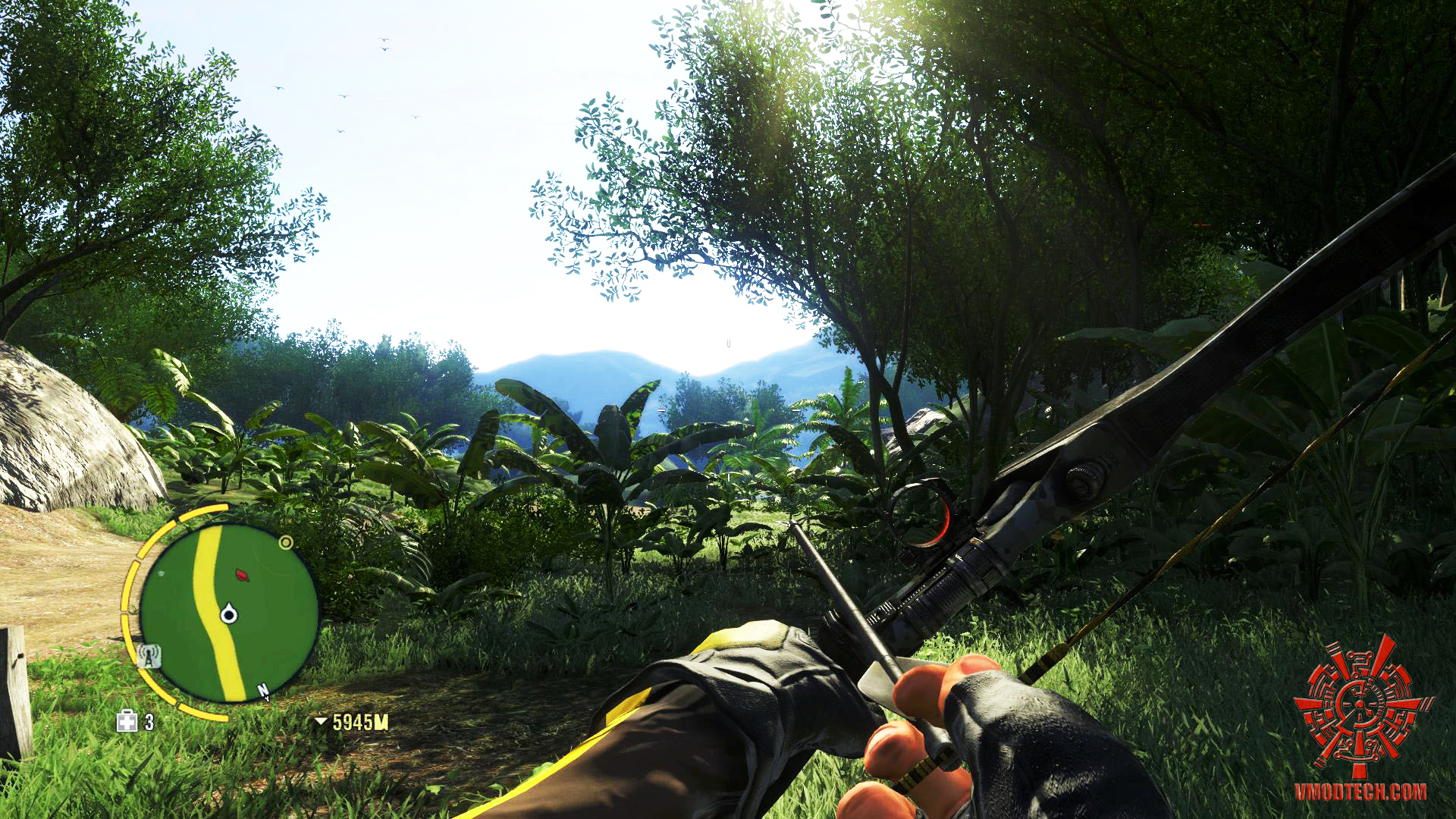Viewport: 1456px width, 819px height.
Task: Select the radio tower icon on minimap
Action: (x=149, y=656)
